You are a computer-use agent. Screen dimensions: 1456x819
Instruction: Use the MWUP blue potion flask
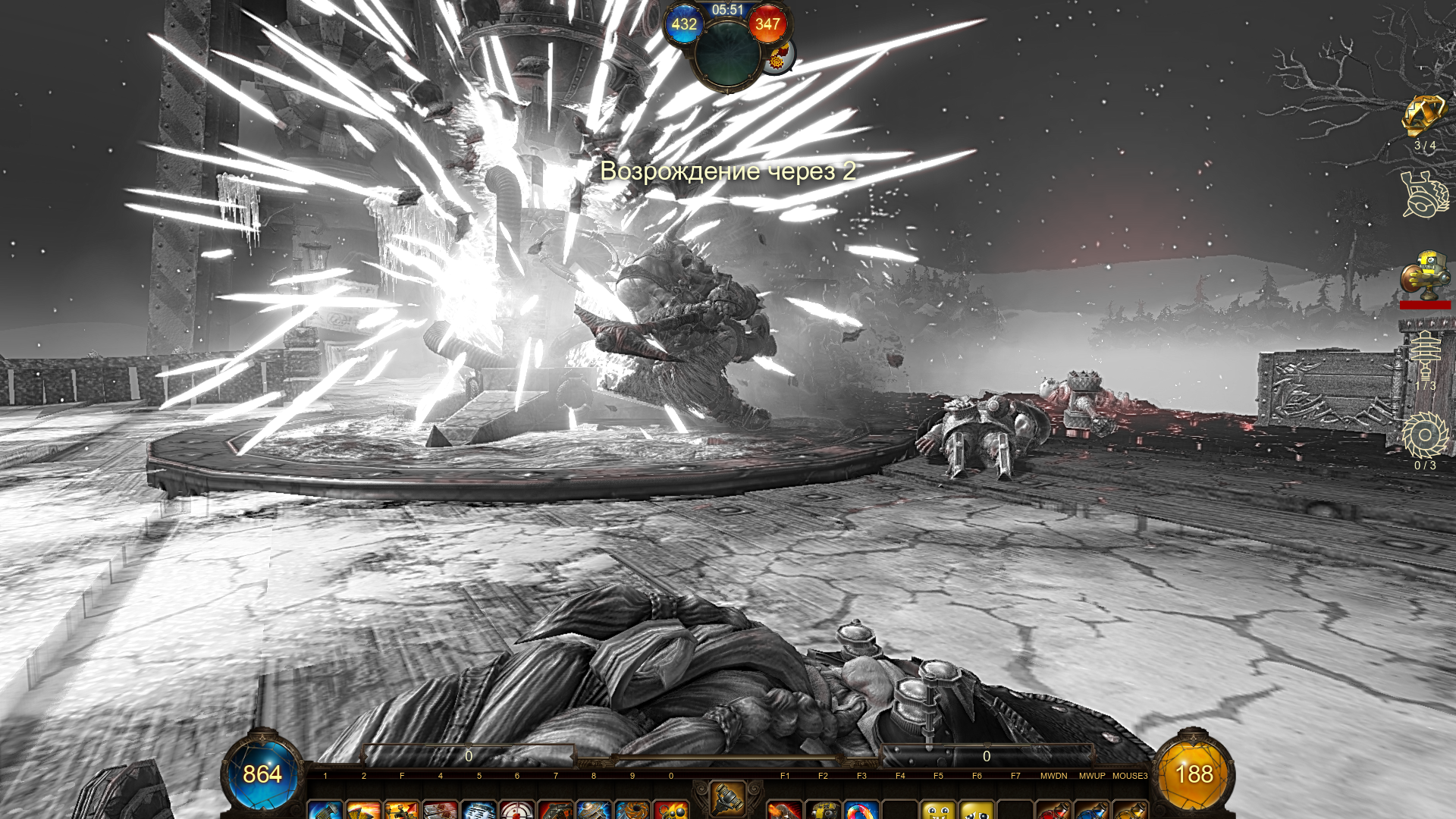point(1092,809)
